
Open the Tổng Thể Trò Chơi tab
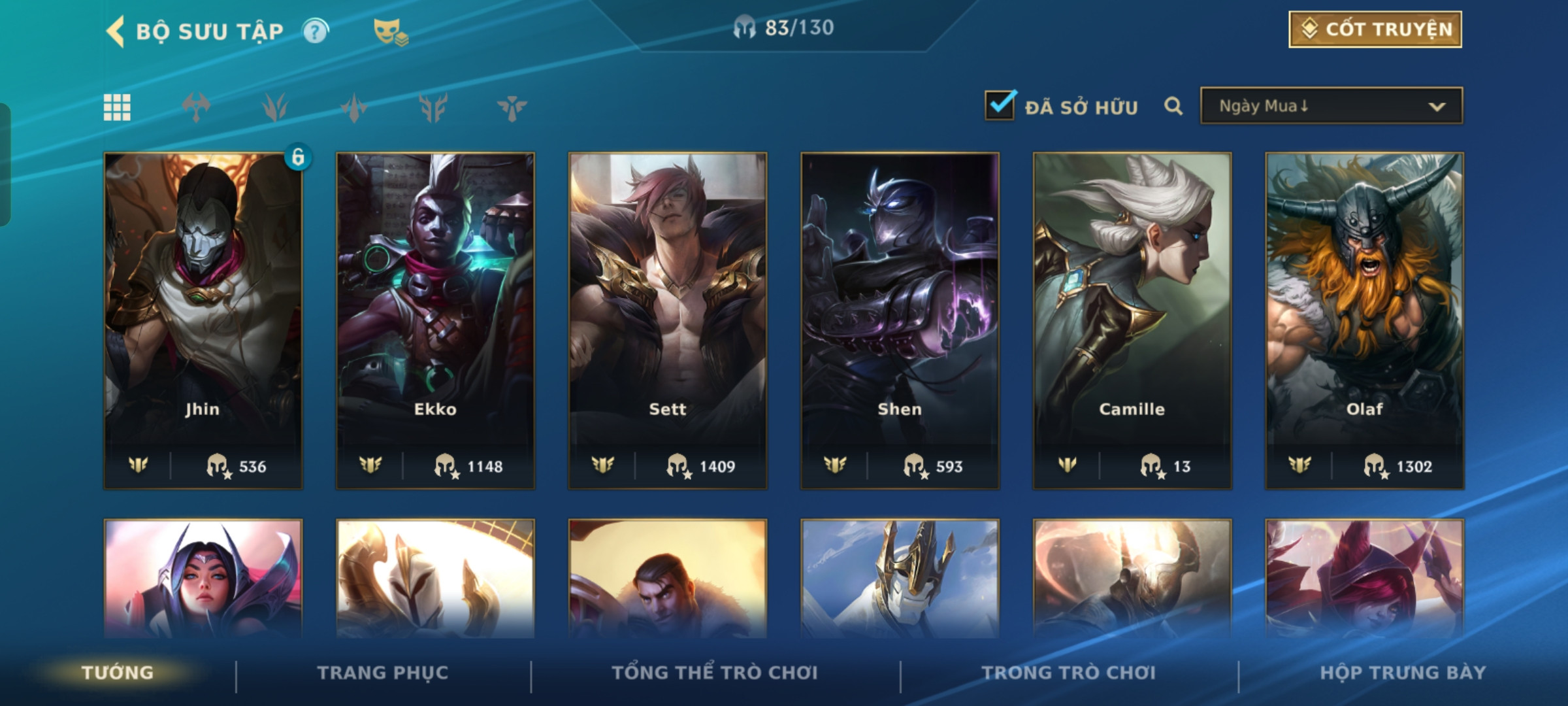714,673
